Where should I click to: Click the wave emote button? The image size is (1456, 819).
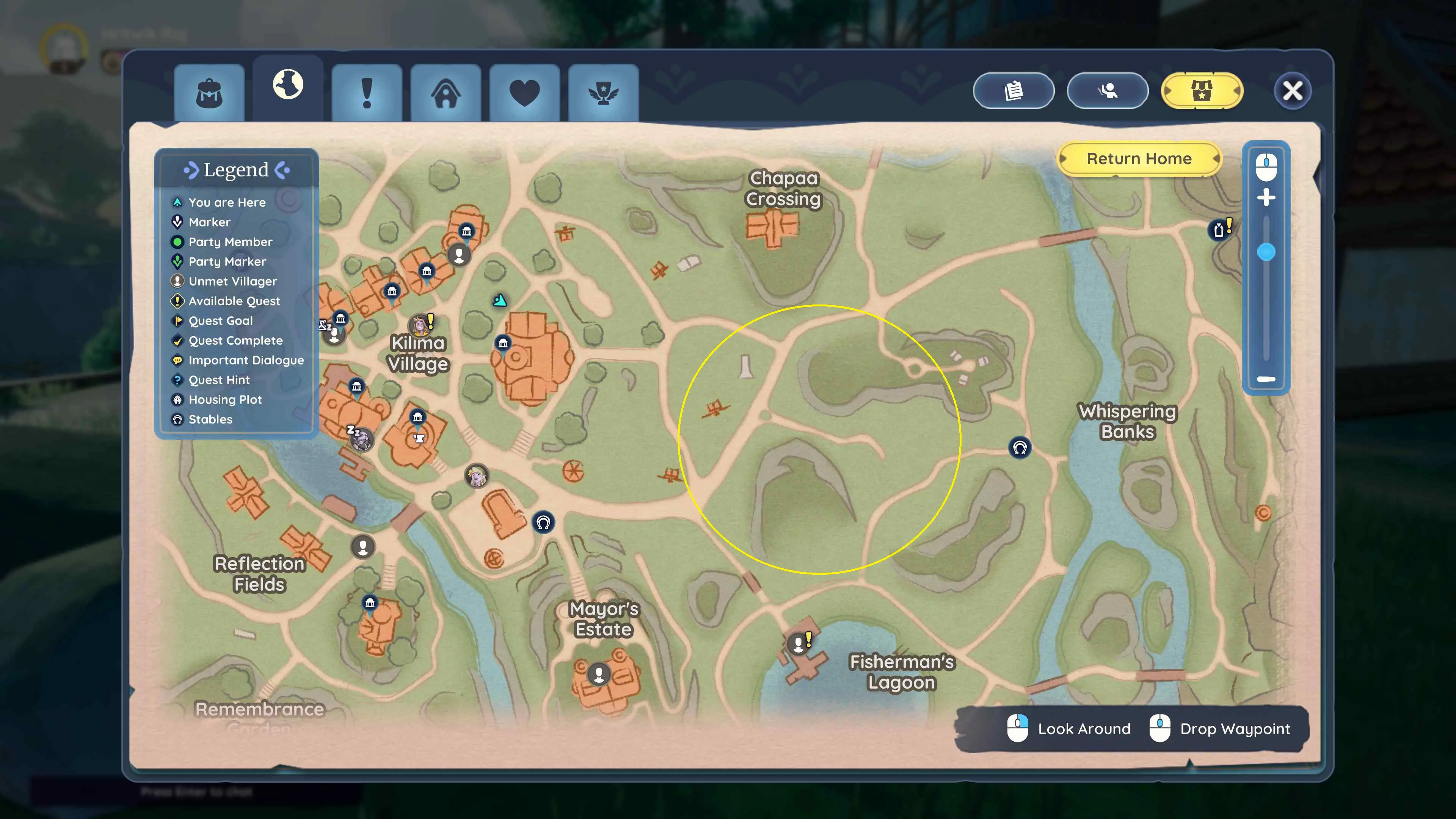pos(1107,91)
